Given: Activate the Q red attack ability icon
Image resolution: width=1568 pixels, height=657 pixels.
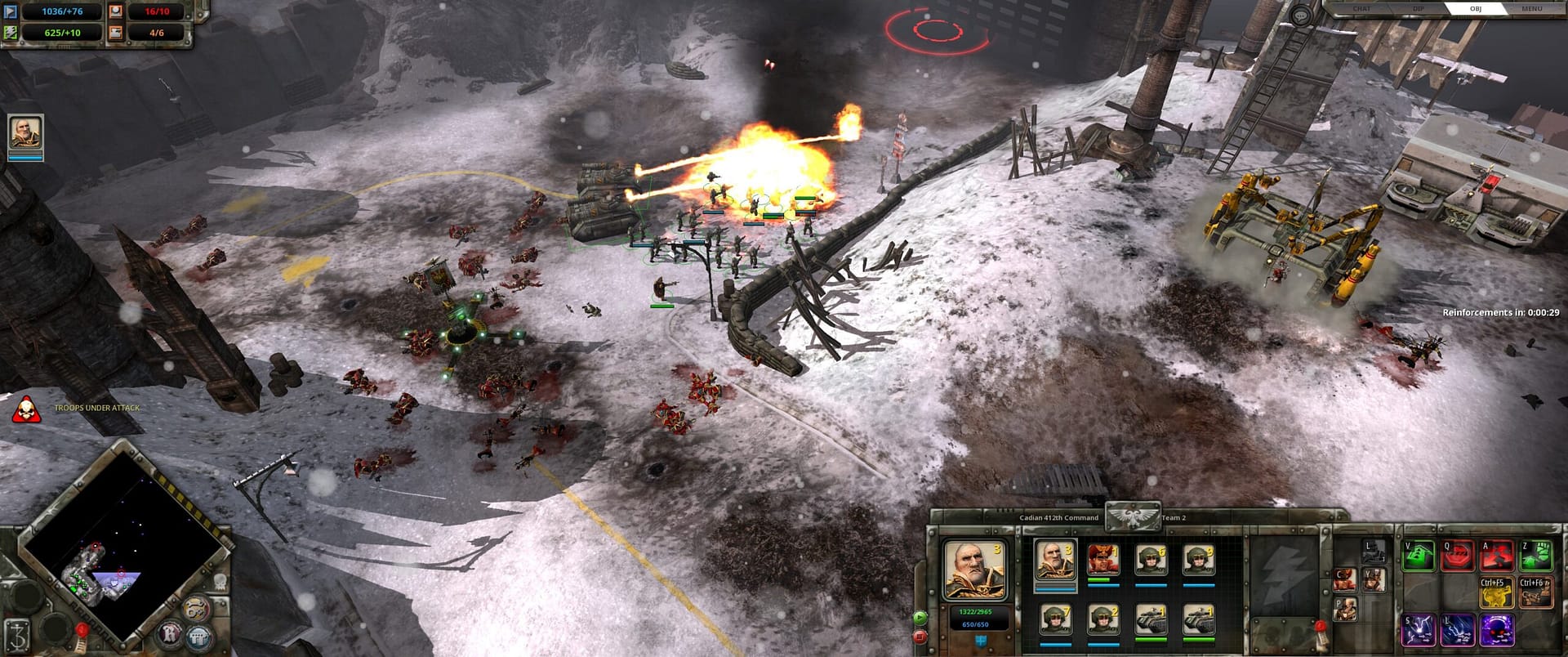Looking at the screenshot, I should click(x=1457, y=555).
